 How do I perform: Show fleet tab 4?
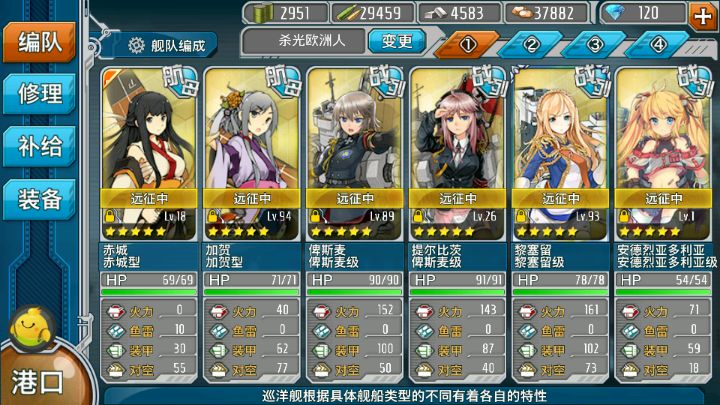tap(659, 44)
